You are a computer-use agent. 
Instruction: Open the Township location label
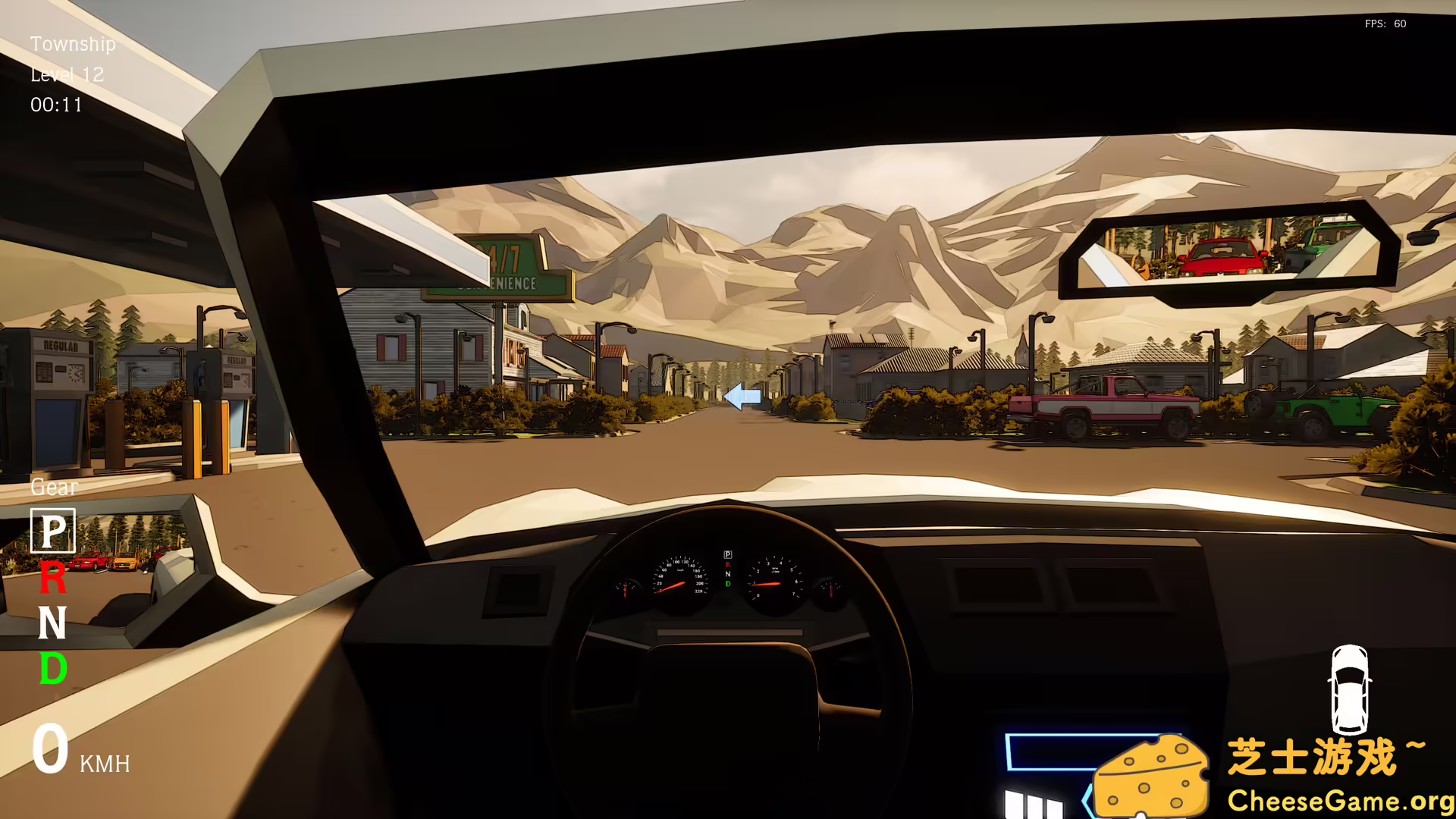tap(73, 45)
